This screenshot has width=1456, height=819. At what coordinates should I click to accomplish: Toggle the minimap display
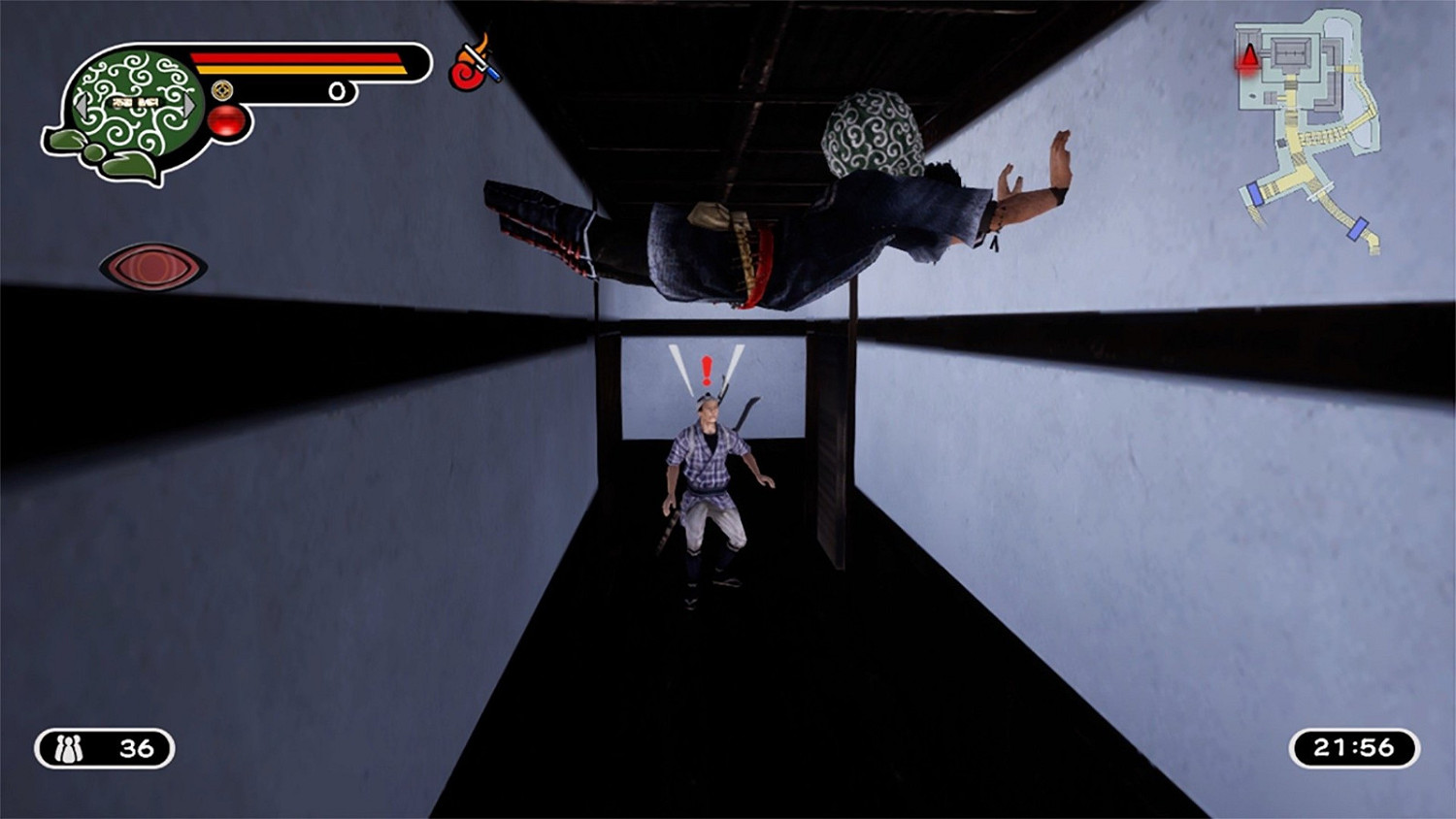[1306, 126]
